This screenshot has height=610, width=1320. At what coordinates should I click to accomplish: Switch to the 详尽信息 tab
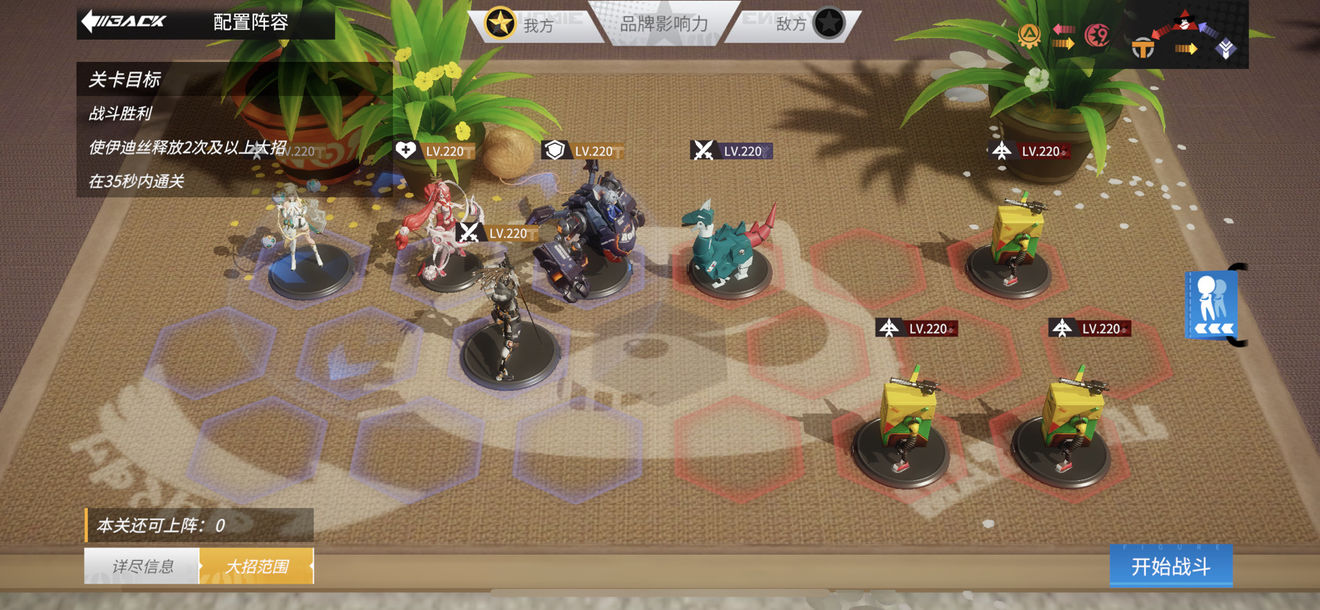(142, 567)
